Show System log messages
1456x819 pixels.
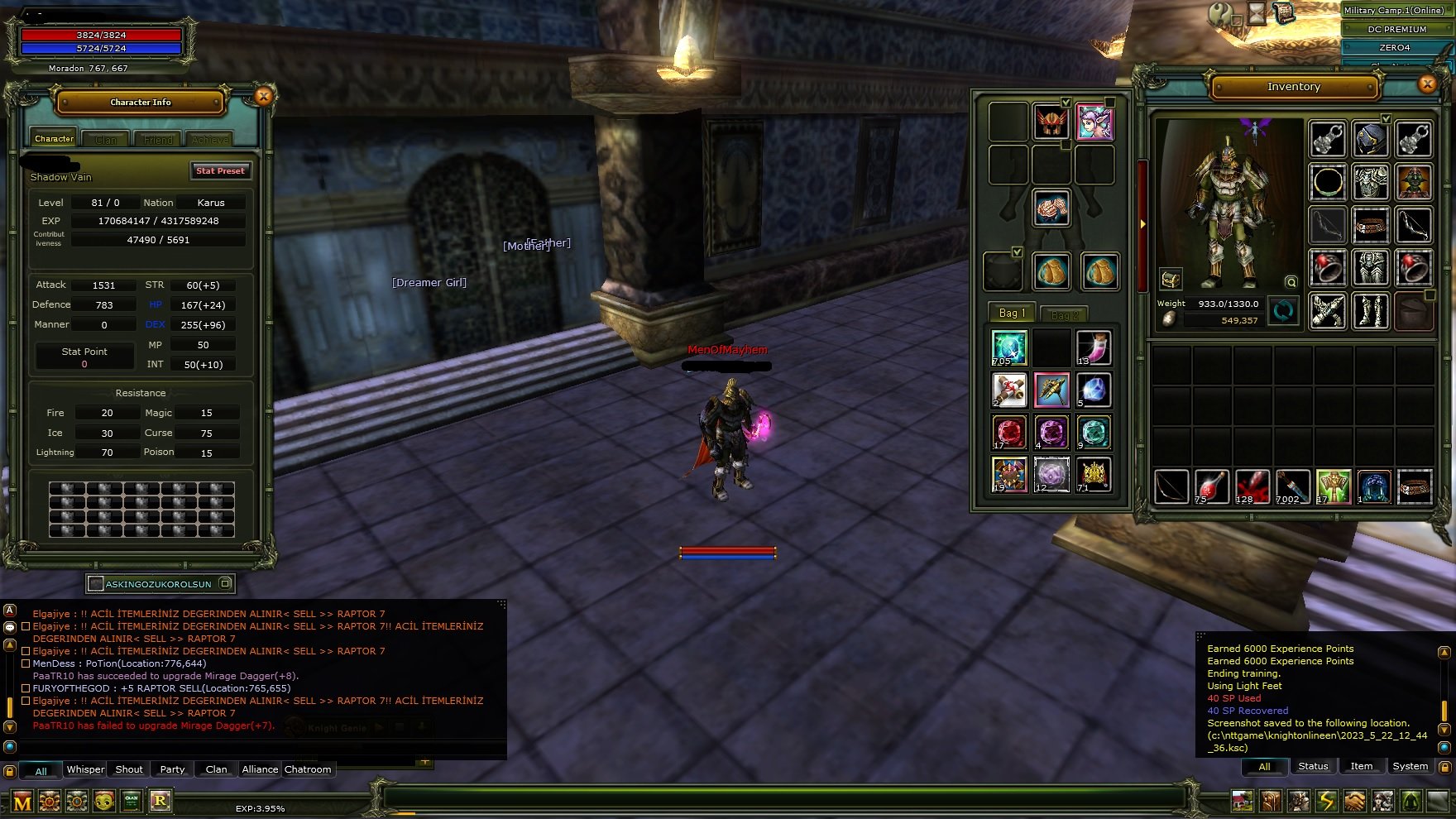pyautogui.click(x=1410, y=766)
